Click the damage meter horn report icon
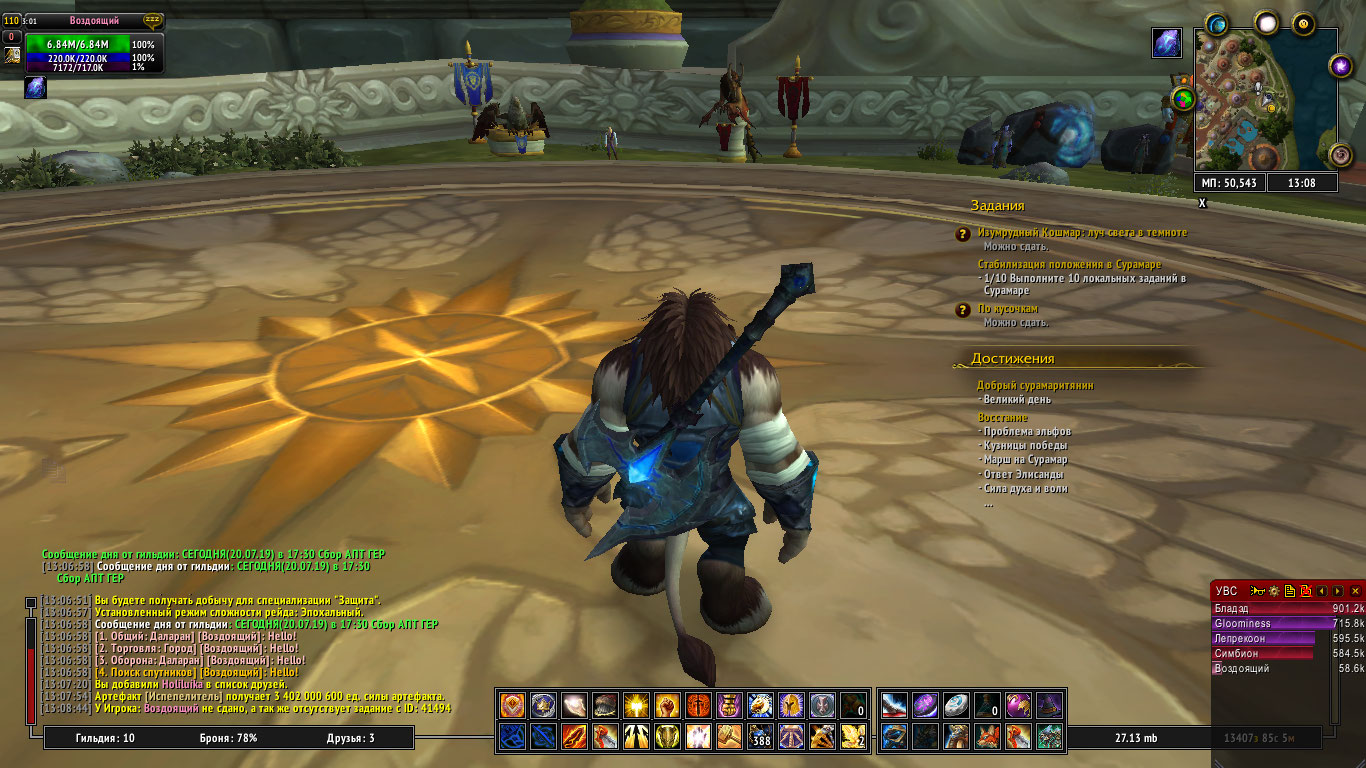 point(1258,591)
